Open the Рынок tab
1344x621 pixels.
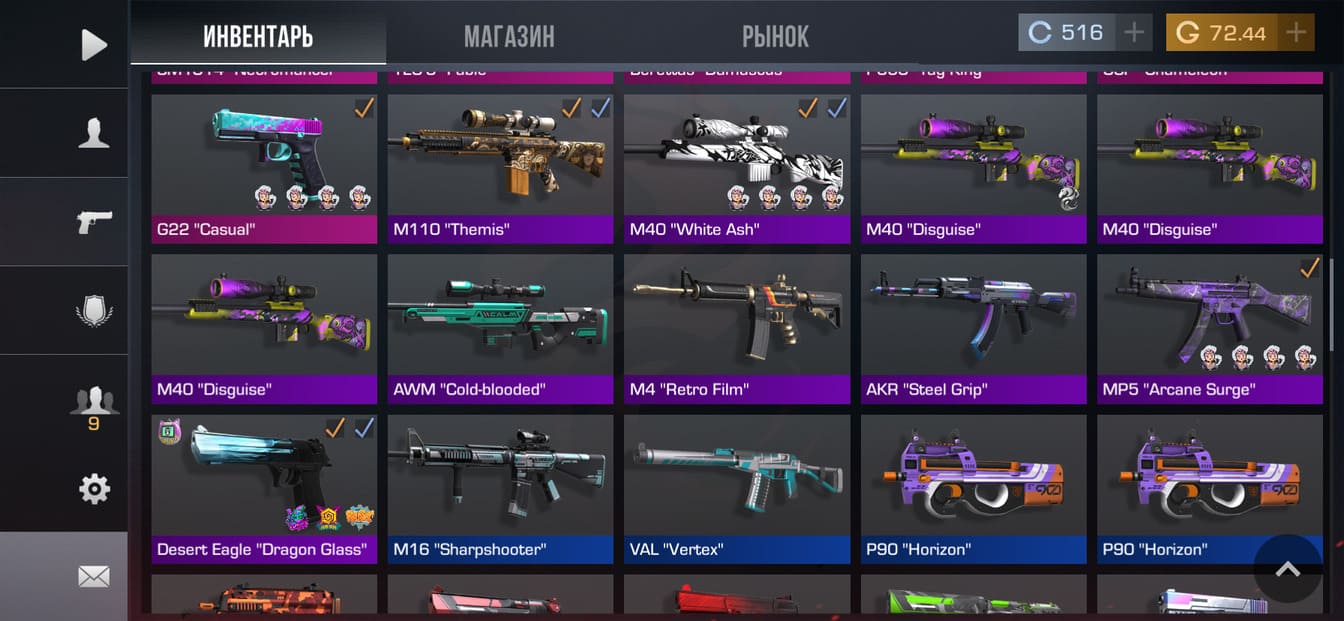click(775, 37)
